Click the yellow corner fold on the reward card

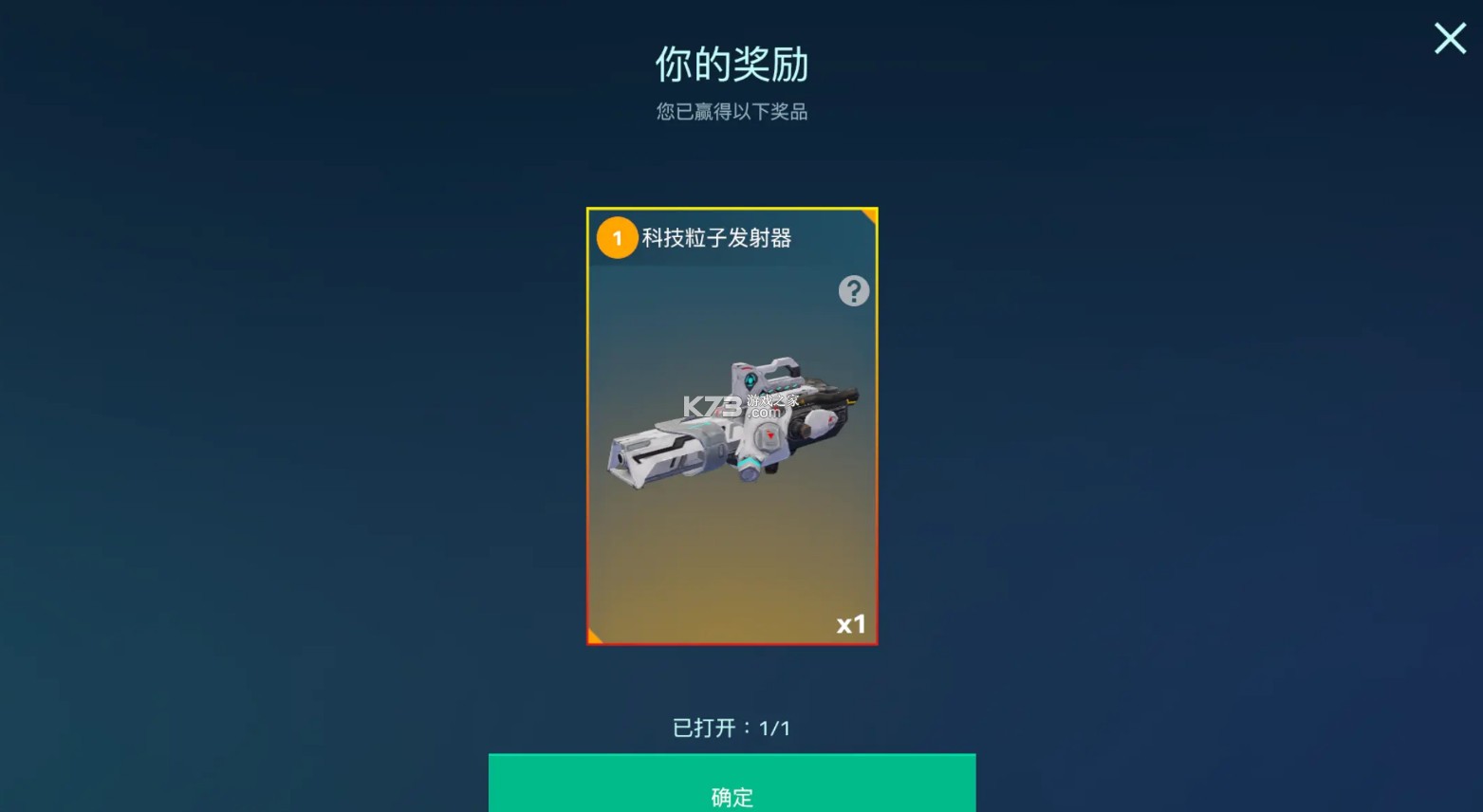(x=866, y=216)
